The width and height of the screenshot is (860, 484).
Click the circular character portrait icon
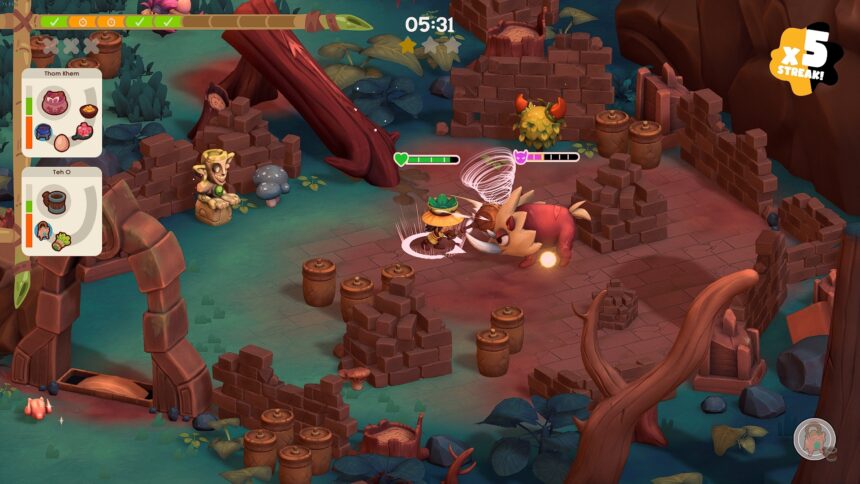point(814,438)
